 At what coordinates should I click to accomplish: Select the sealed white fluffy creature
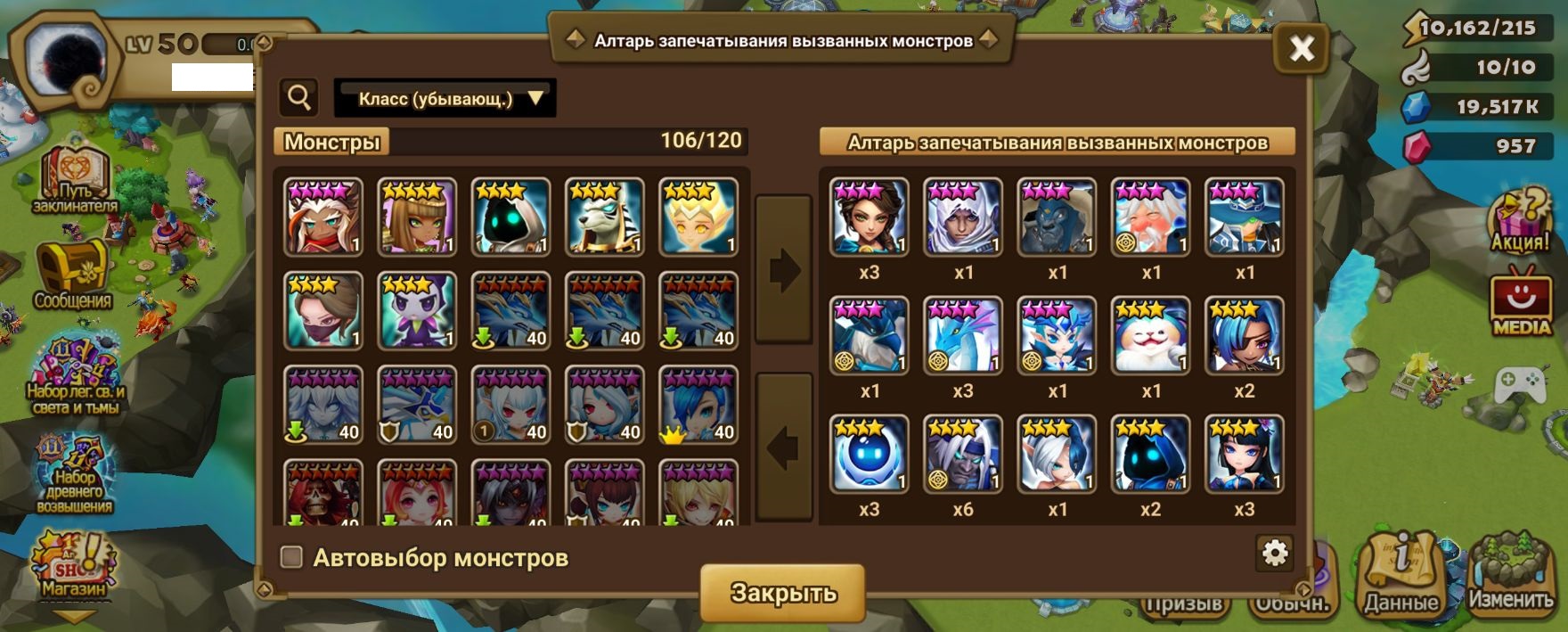tap(1150, 335)
